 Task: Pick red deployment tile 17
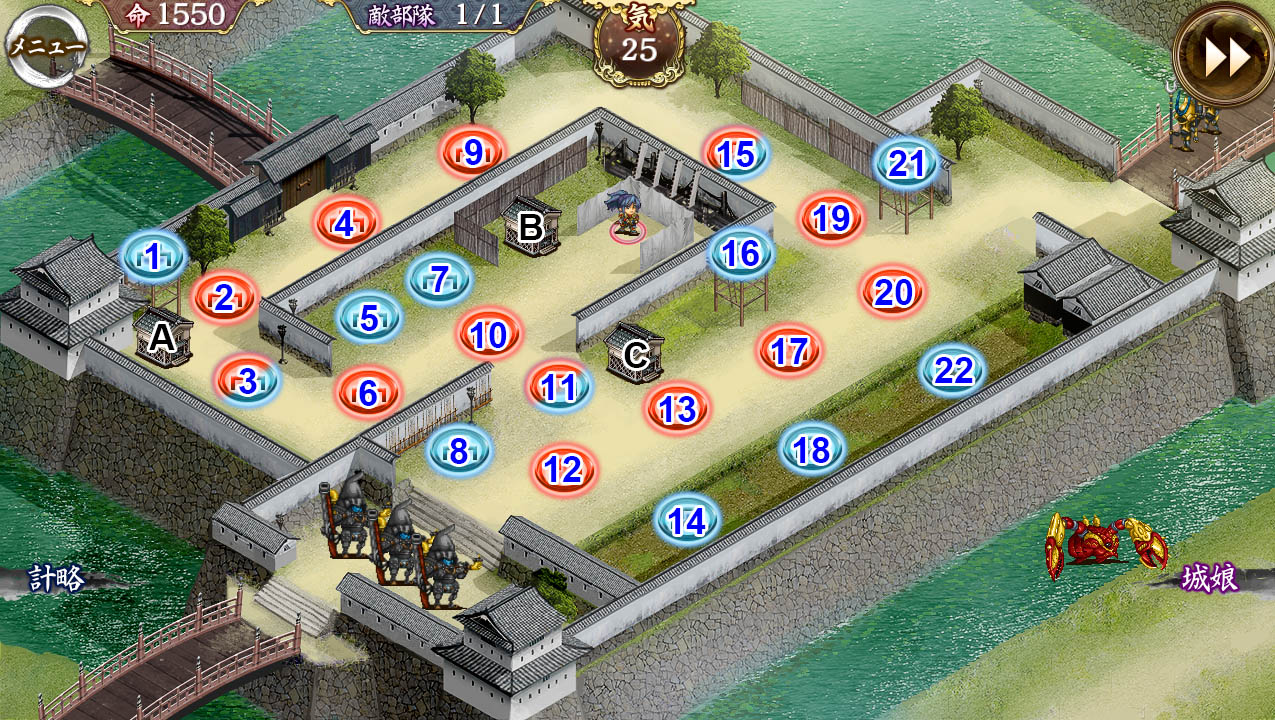(789, 351)
